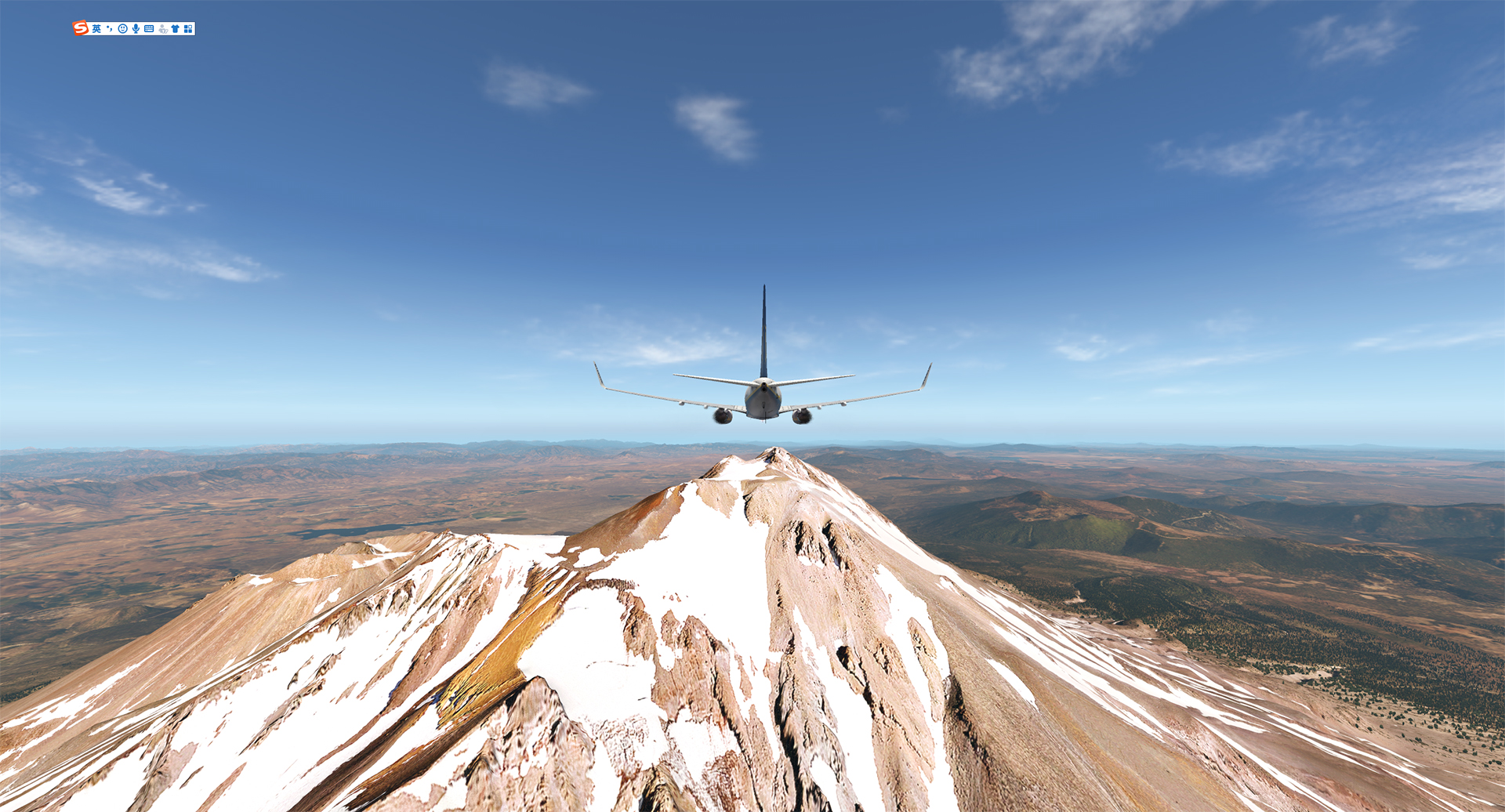This screenshot has height=812, width=1505.
Task: Toggle the soft keyboard visibility
Action: tap(149, 28)
